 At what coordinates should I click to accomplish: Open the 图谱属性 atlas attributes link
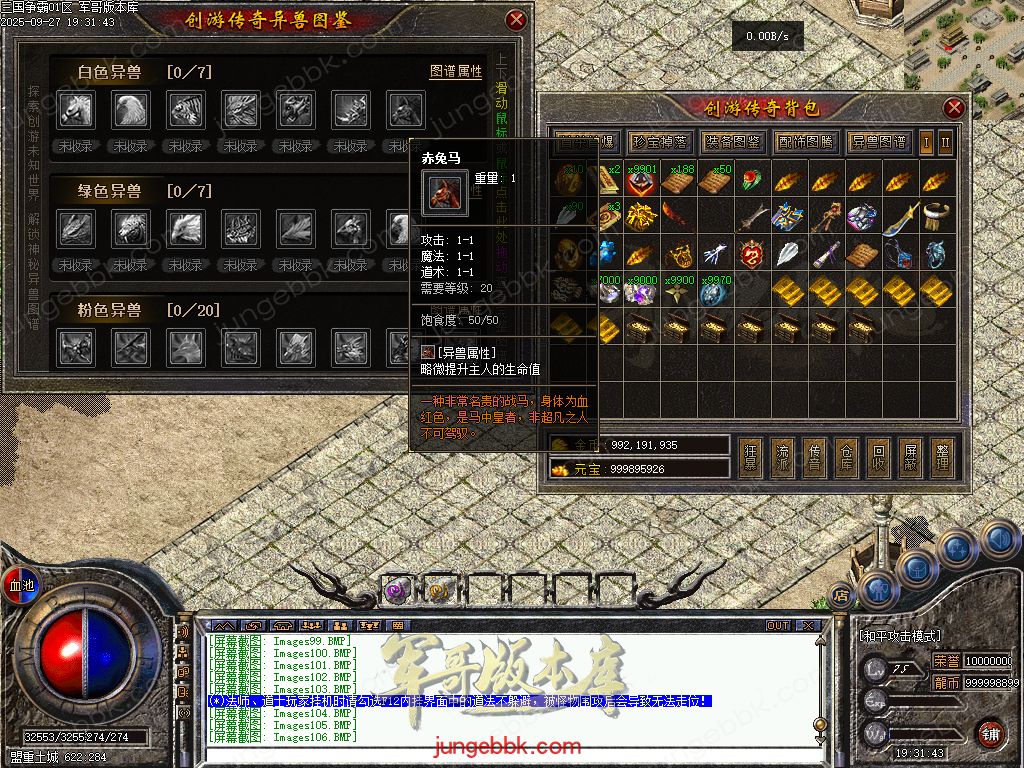click(456, 72)
